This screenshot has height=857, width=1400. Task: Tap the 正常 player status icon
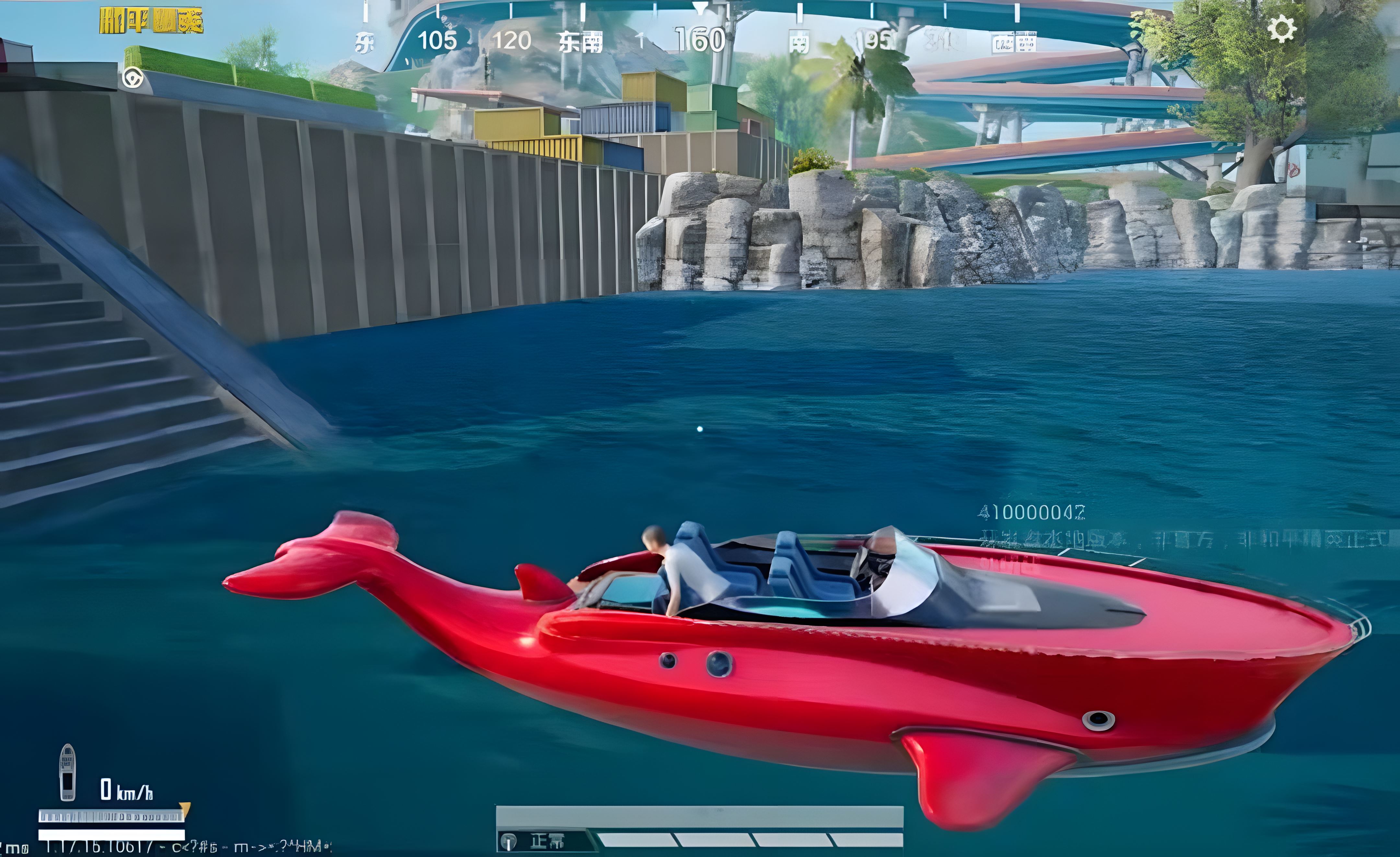pyautogui.click(x=508, y=841)
